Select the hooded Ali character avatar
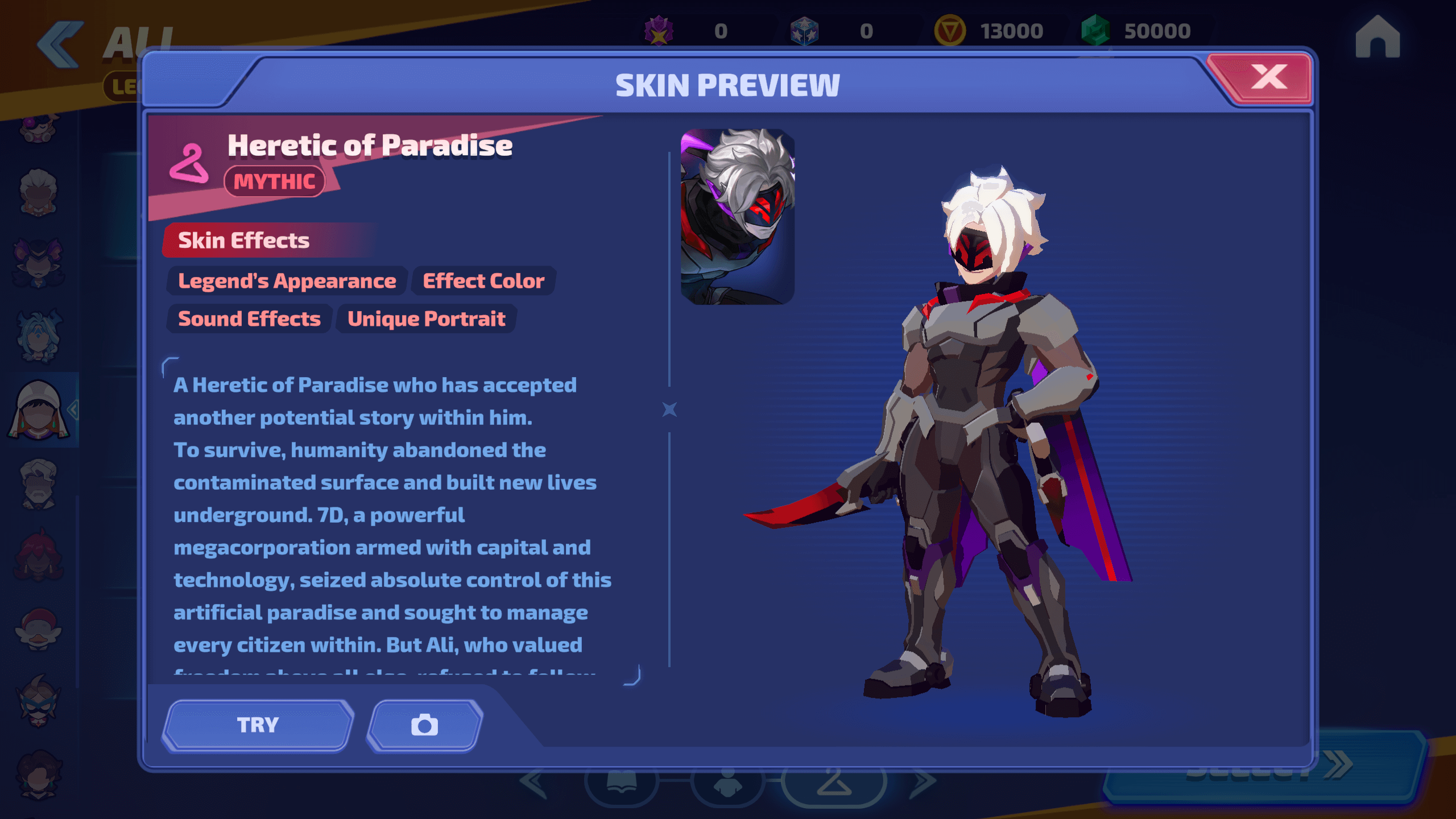1456x819 pixels. (38, 410)
